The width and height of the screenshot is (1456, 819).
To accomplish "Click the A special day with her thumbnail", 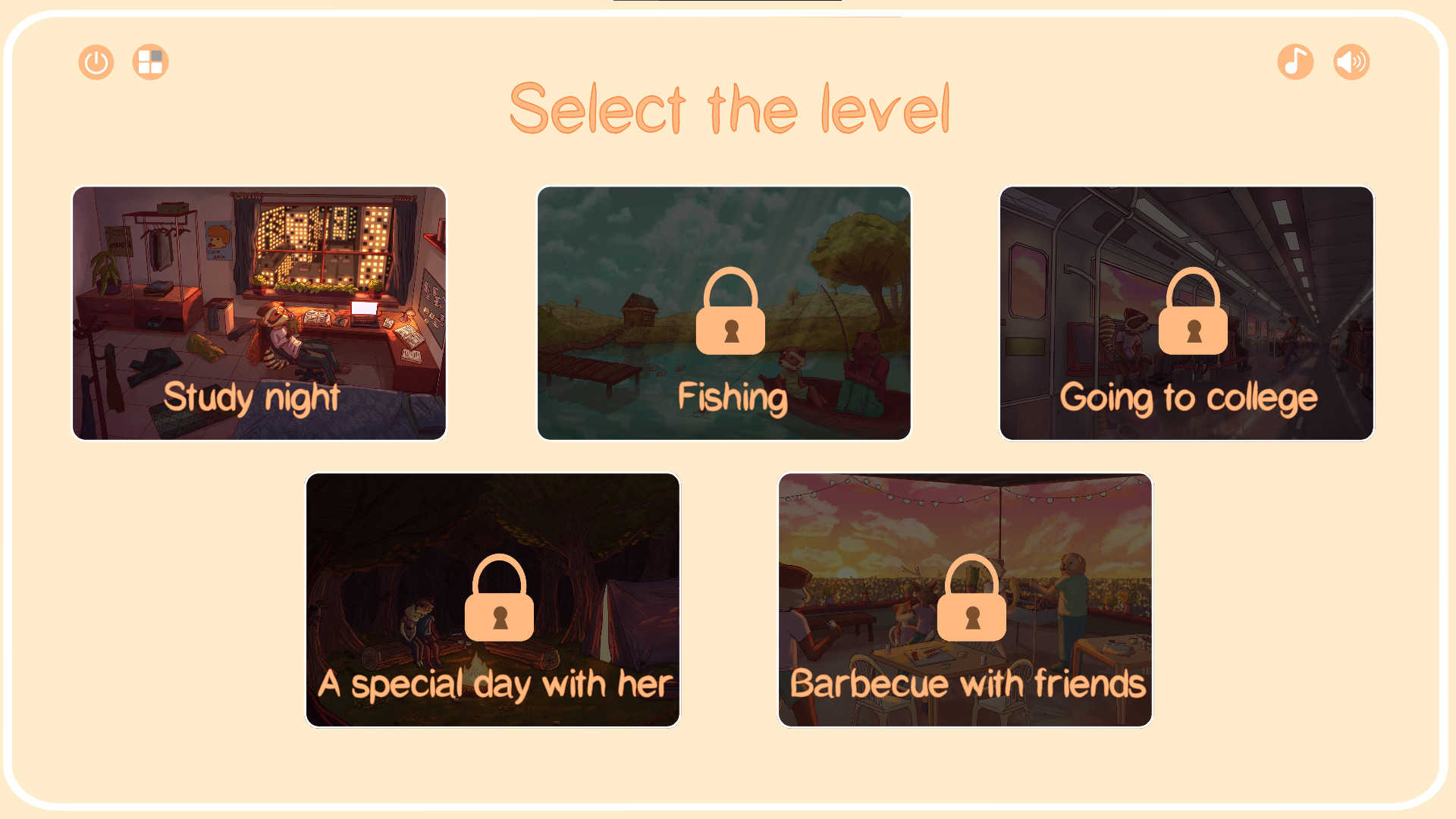I will [x=492, y=599].
